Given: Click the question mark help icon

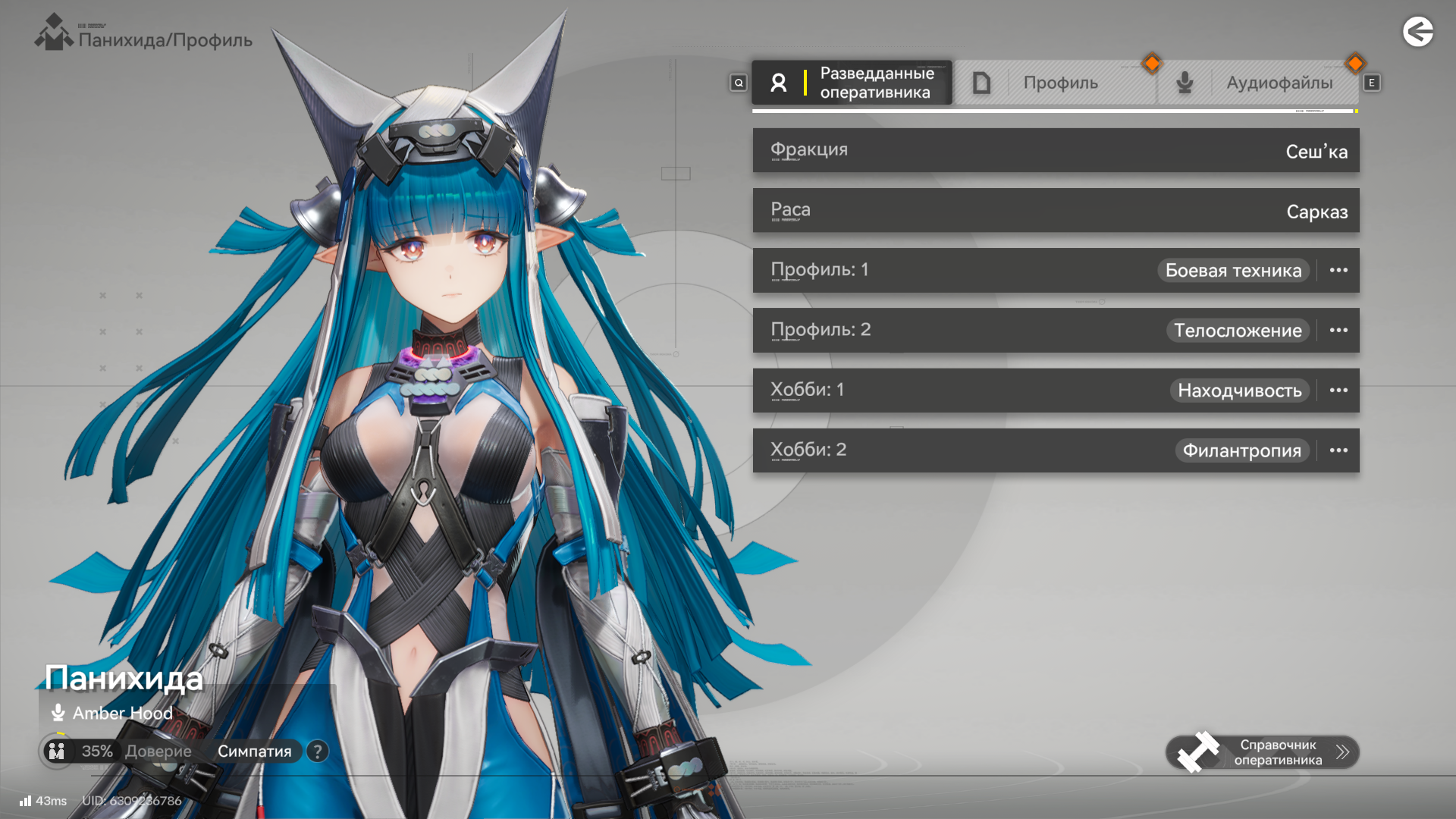Looking at the screenshot, I should click(318, 752).
